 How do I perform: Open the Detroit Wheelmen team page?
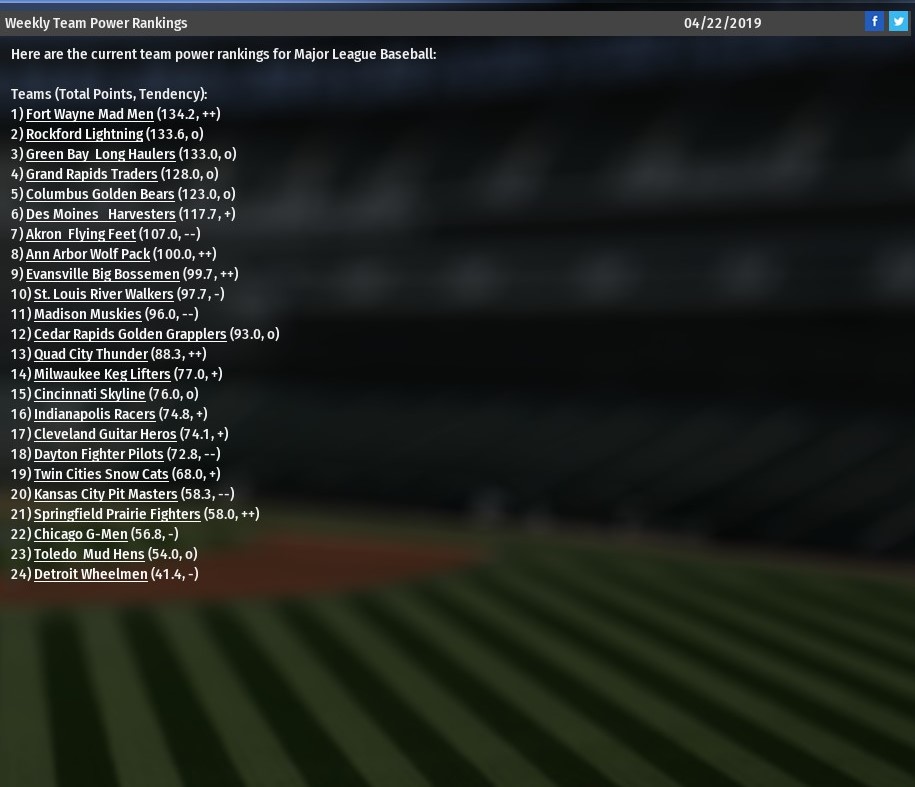click(90, 574)
